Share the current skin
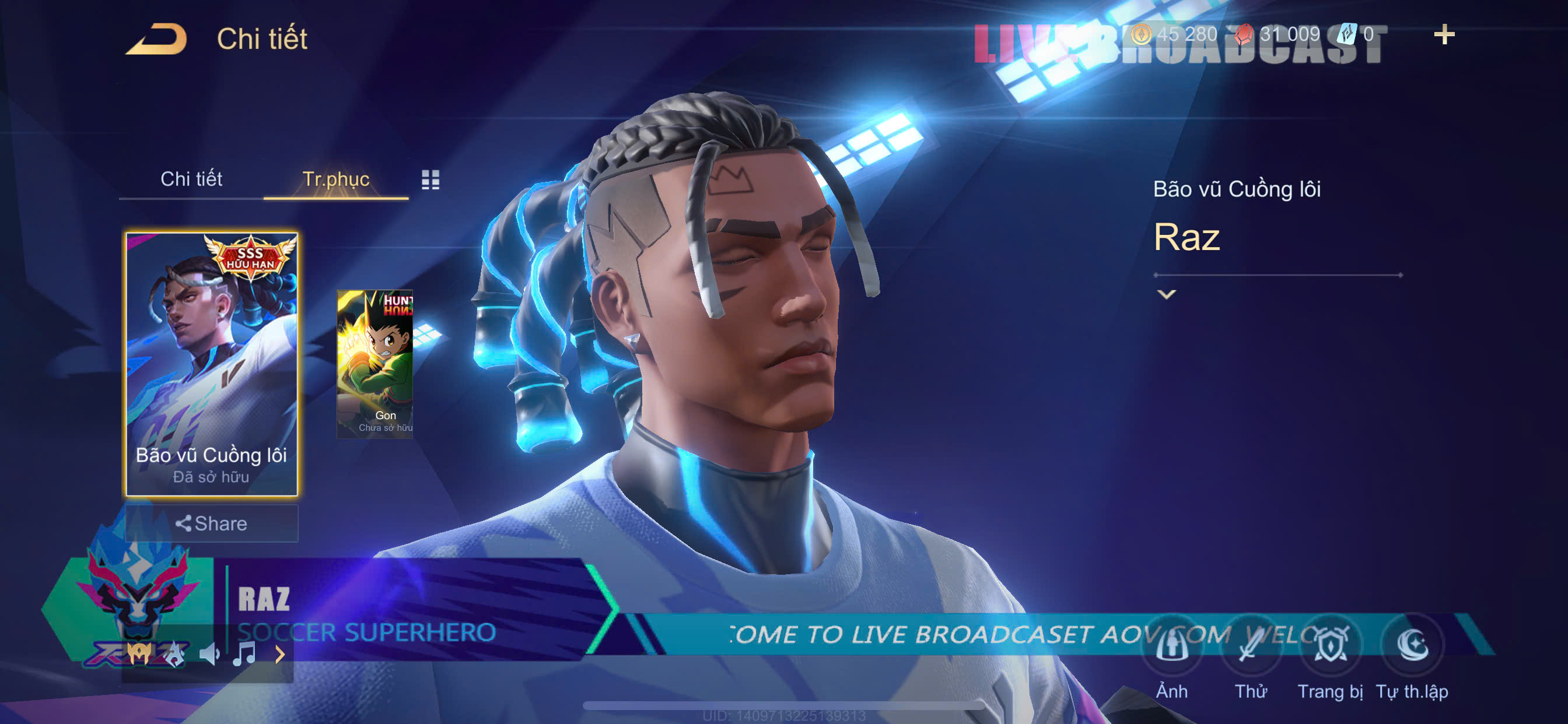The image size is (1568, 724). point(211,523)
